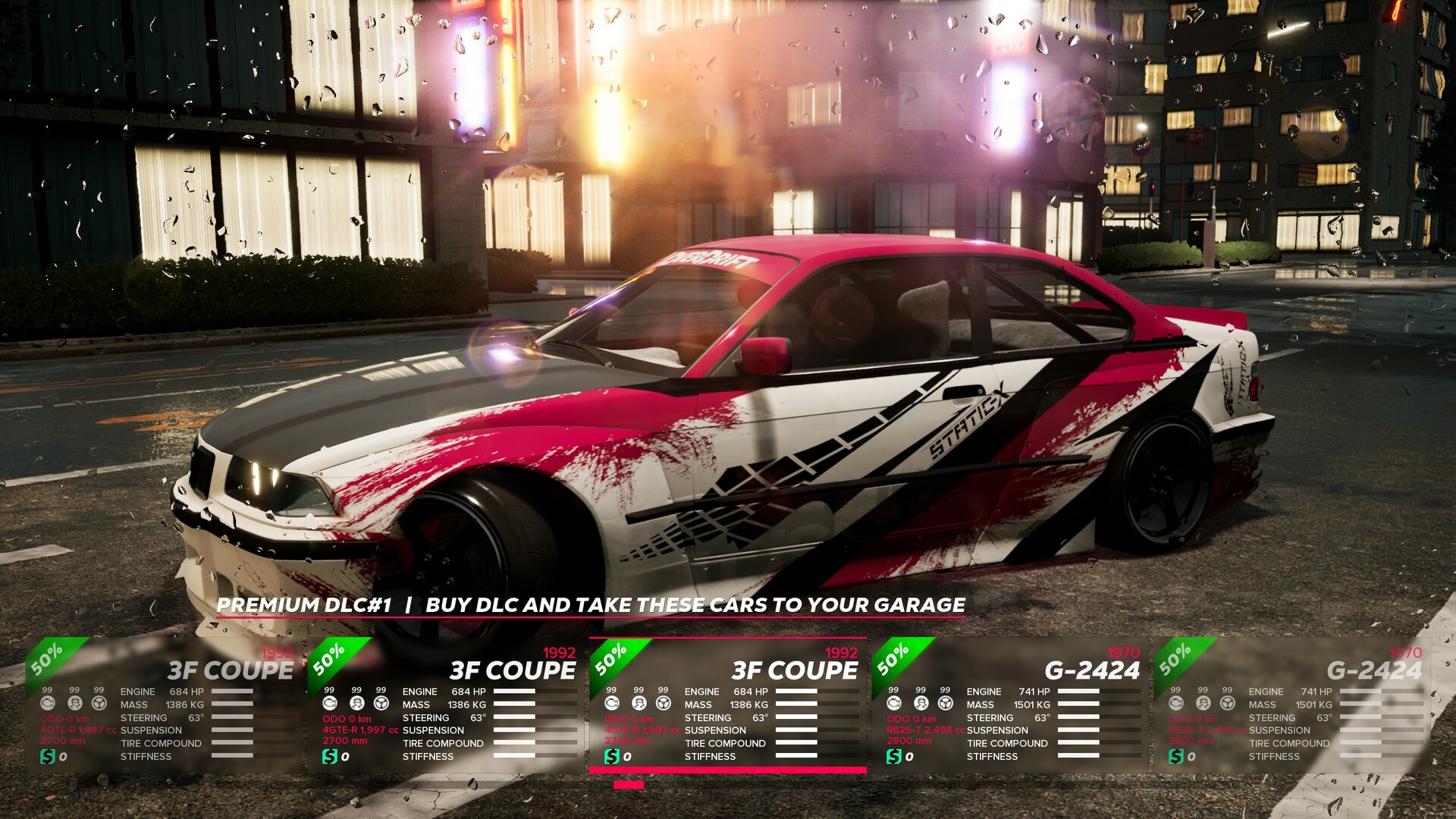Click the driver skill icon on the first 3F Coupe card
Screen dimensions: 1456x819
(74, 704)
